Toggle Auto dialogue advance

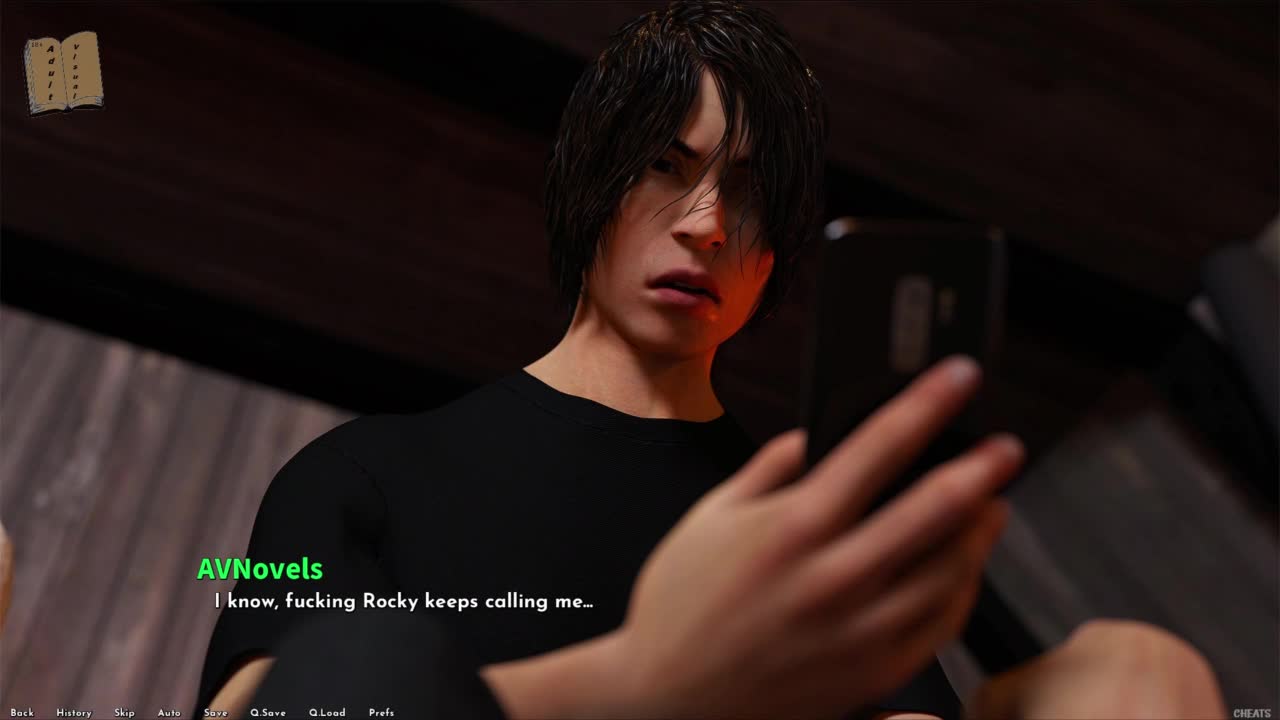point(169,713)
